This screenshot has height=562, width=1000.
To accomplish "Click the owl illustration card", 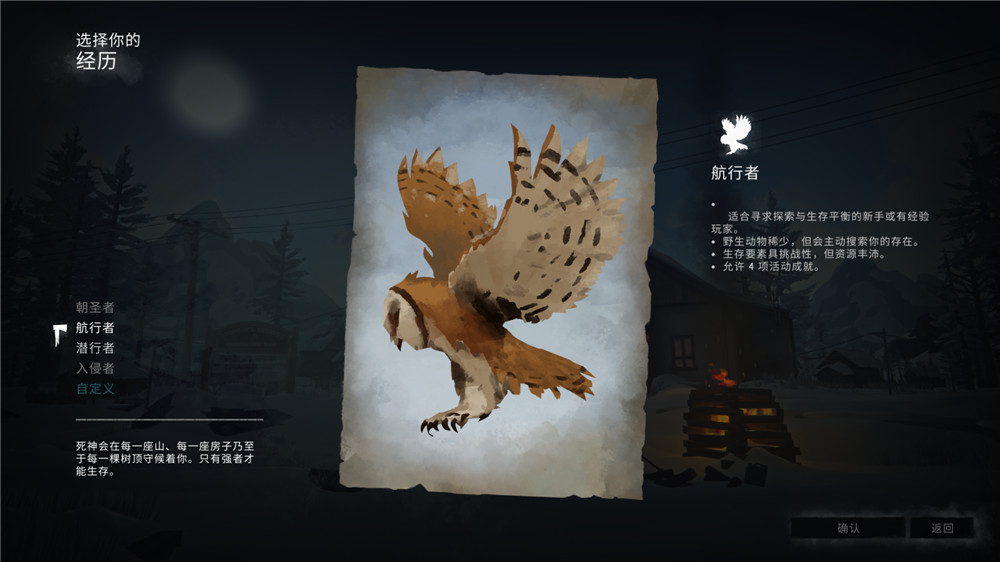I will [506, 281].
